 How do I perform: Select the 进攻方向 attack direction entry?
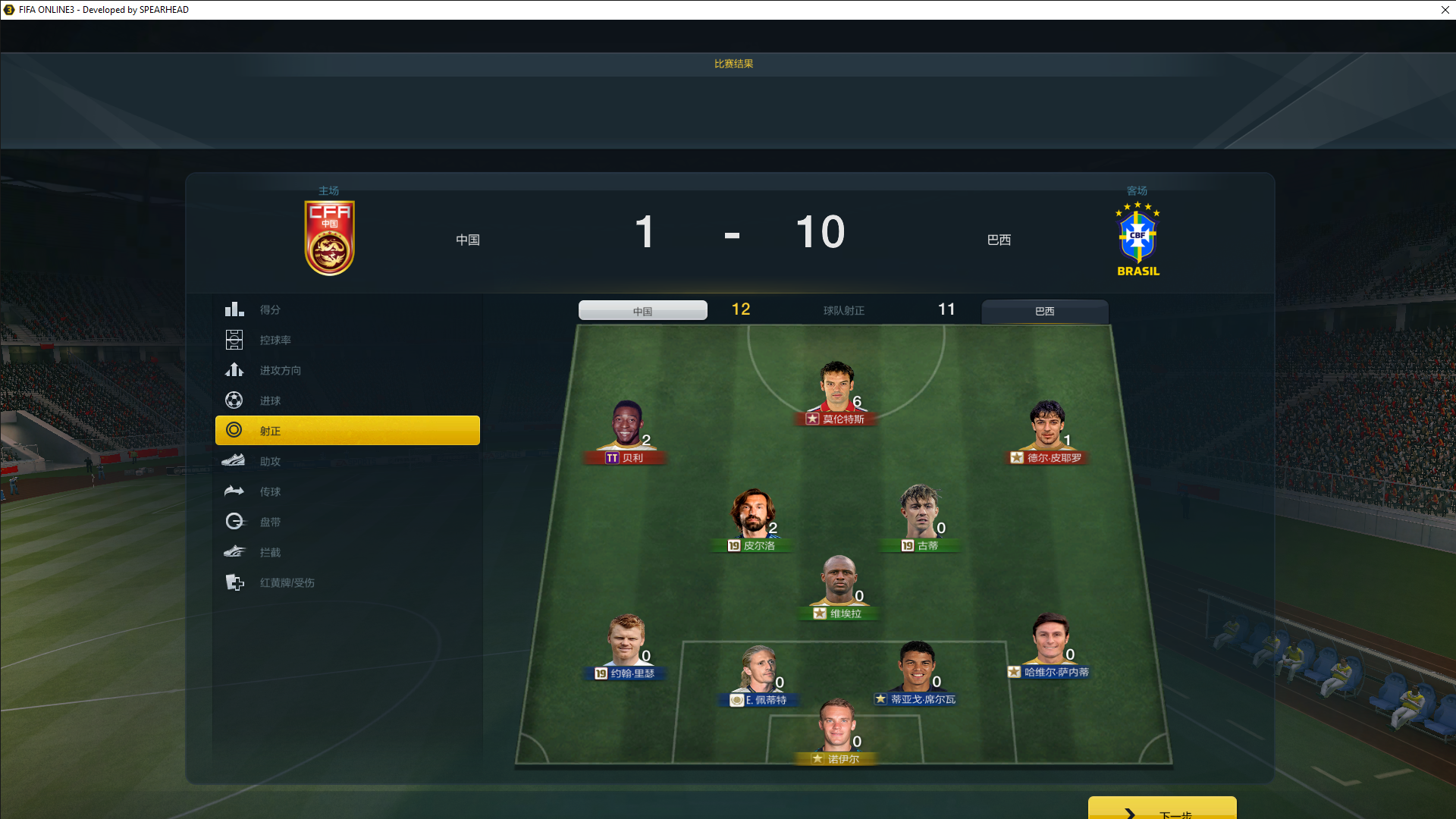coord(280,370)
